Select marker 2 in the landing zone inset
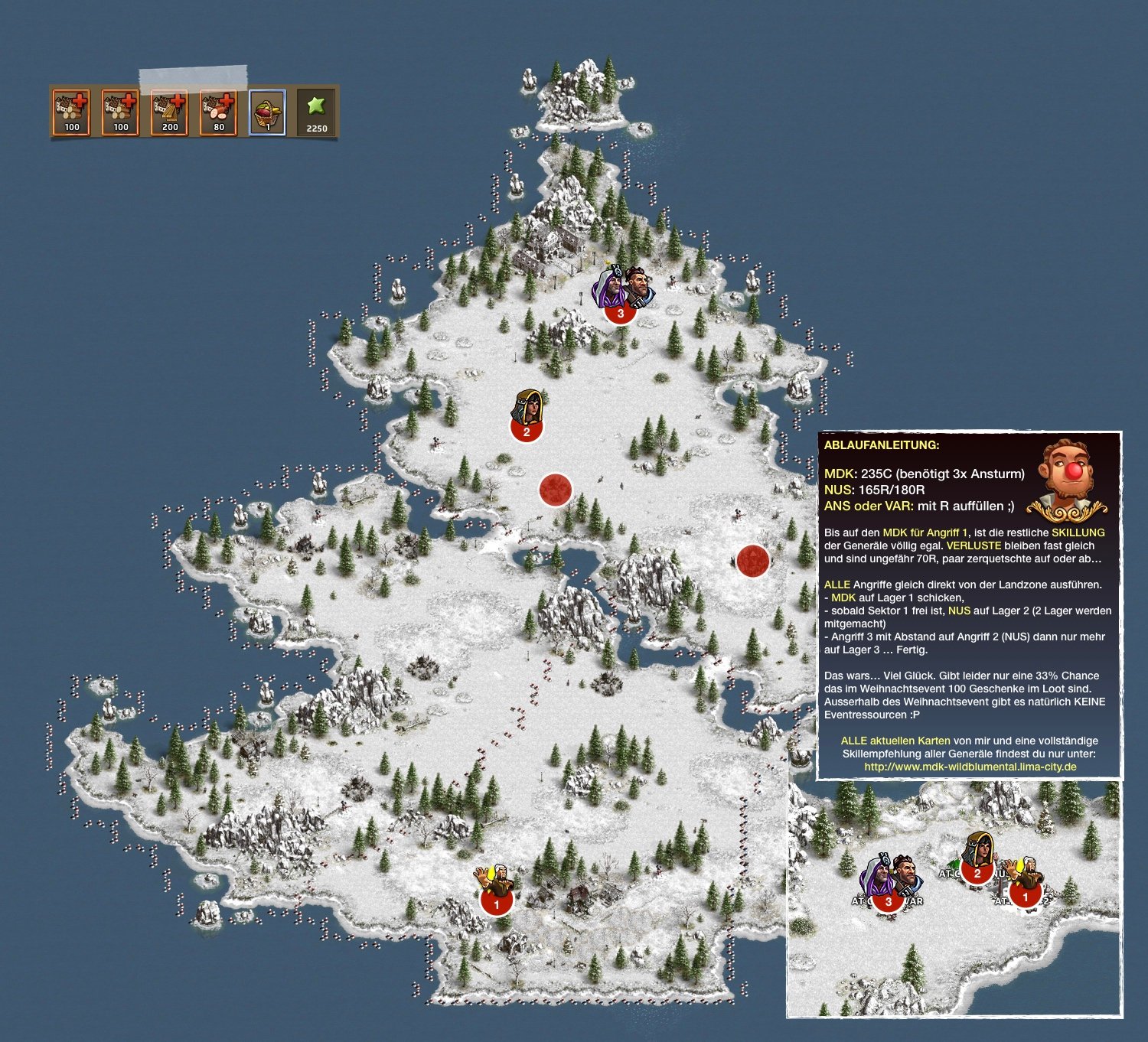The width and height of the screenshot is (1148, 1042). click(977, 873)
